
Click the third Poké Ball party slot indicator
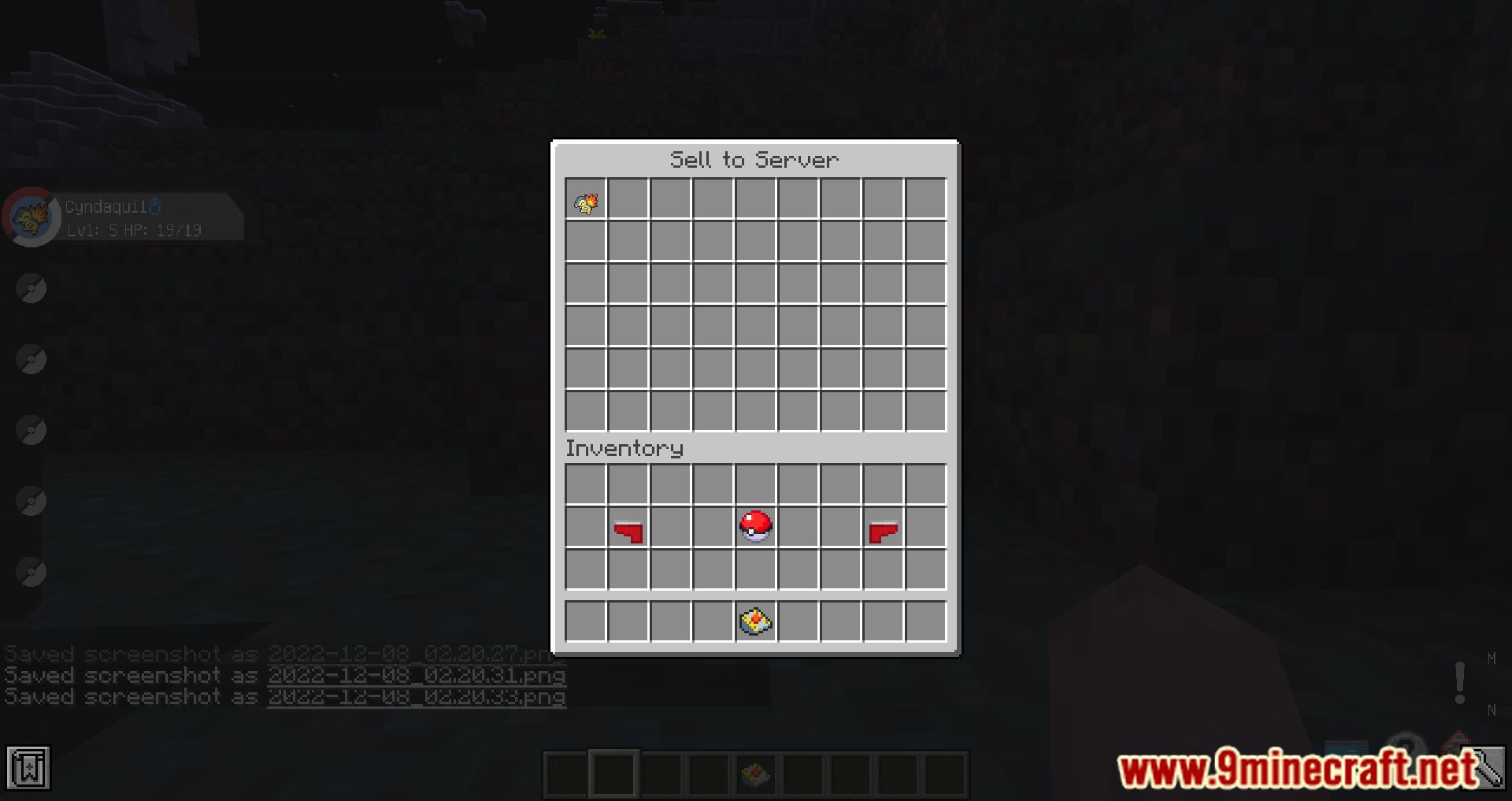[31, 358]
